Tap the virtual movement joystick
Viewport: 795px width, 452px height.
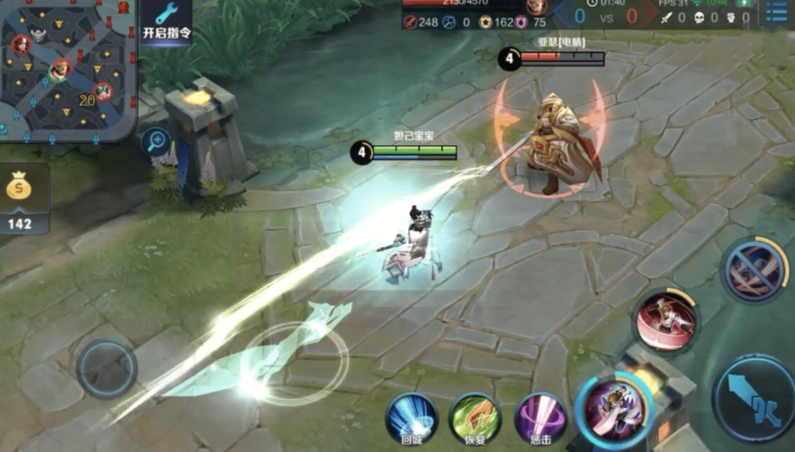click(107, 367)
